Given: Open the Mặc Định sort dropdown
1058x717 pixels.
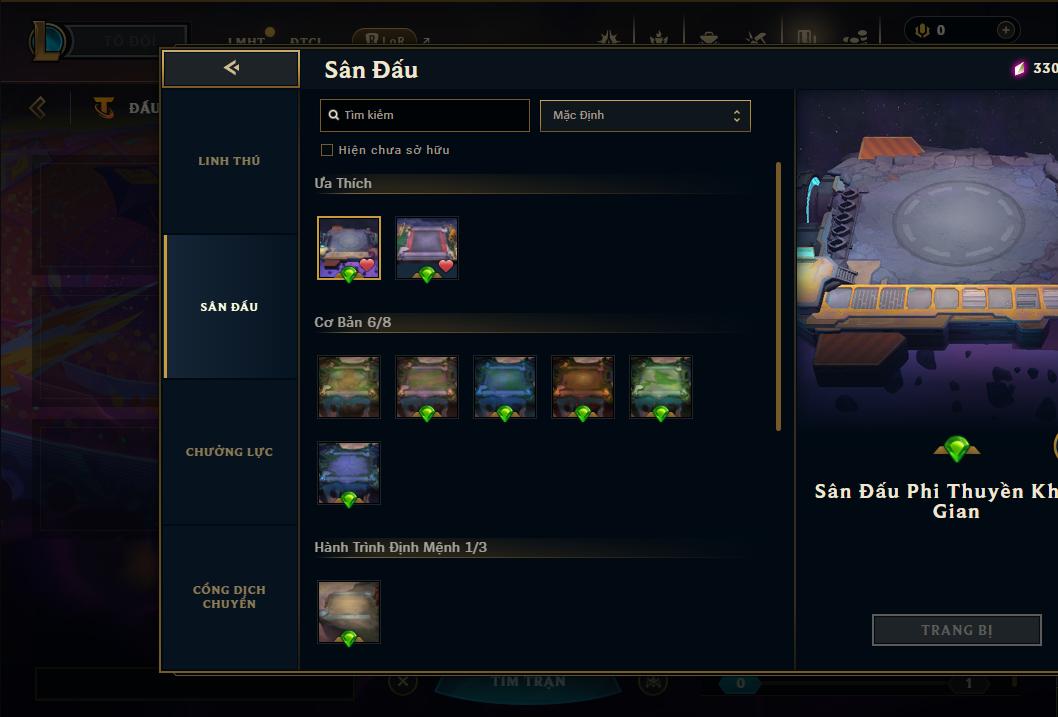Looking at the screenshot, I should pos(645,115).
